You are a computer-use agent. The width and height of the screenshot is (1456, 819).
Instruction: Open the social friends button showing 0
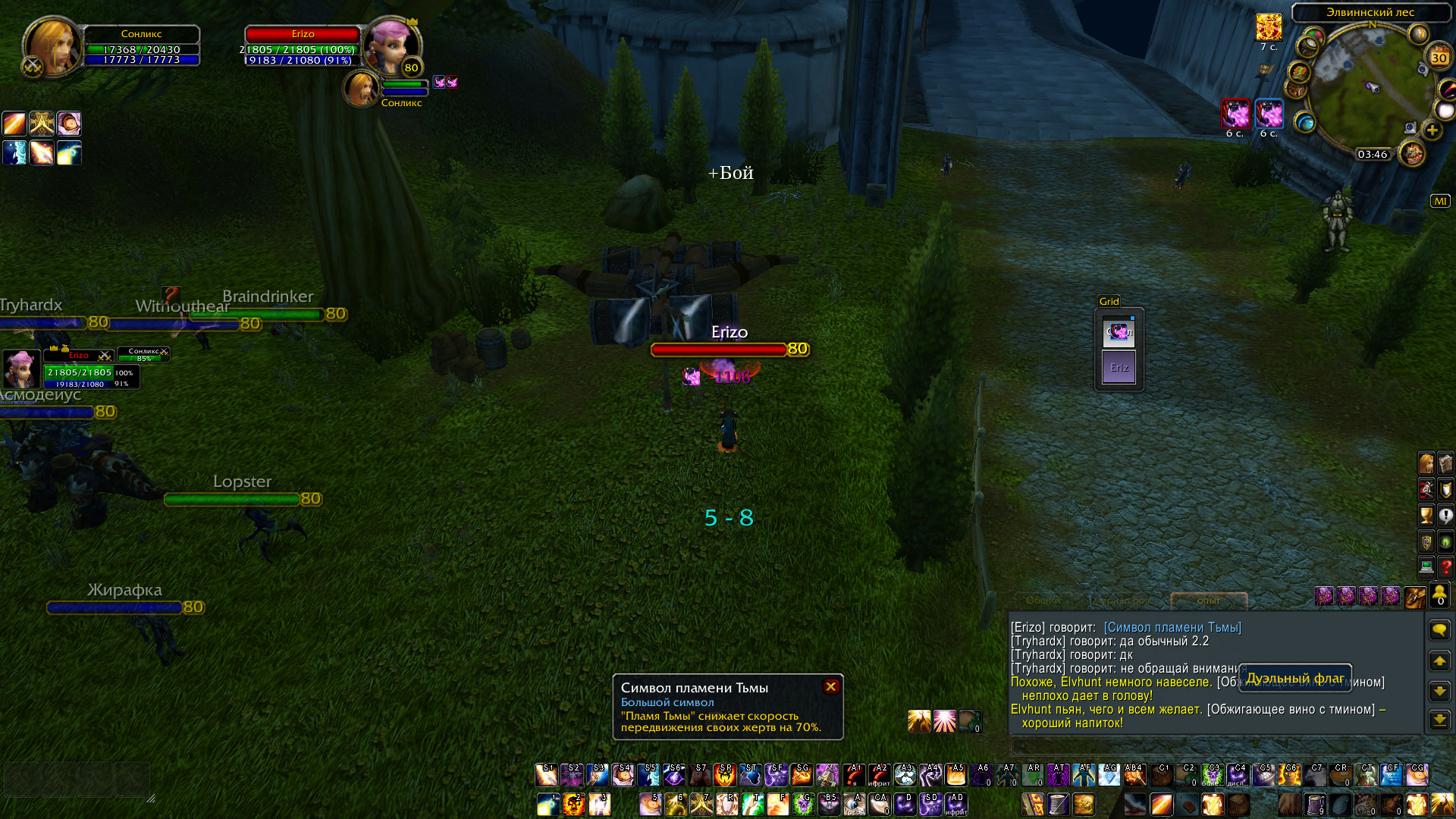(1439, 595)
